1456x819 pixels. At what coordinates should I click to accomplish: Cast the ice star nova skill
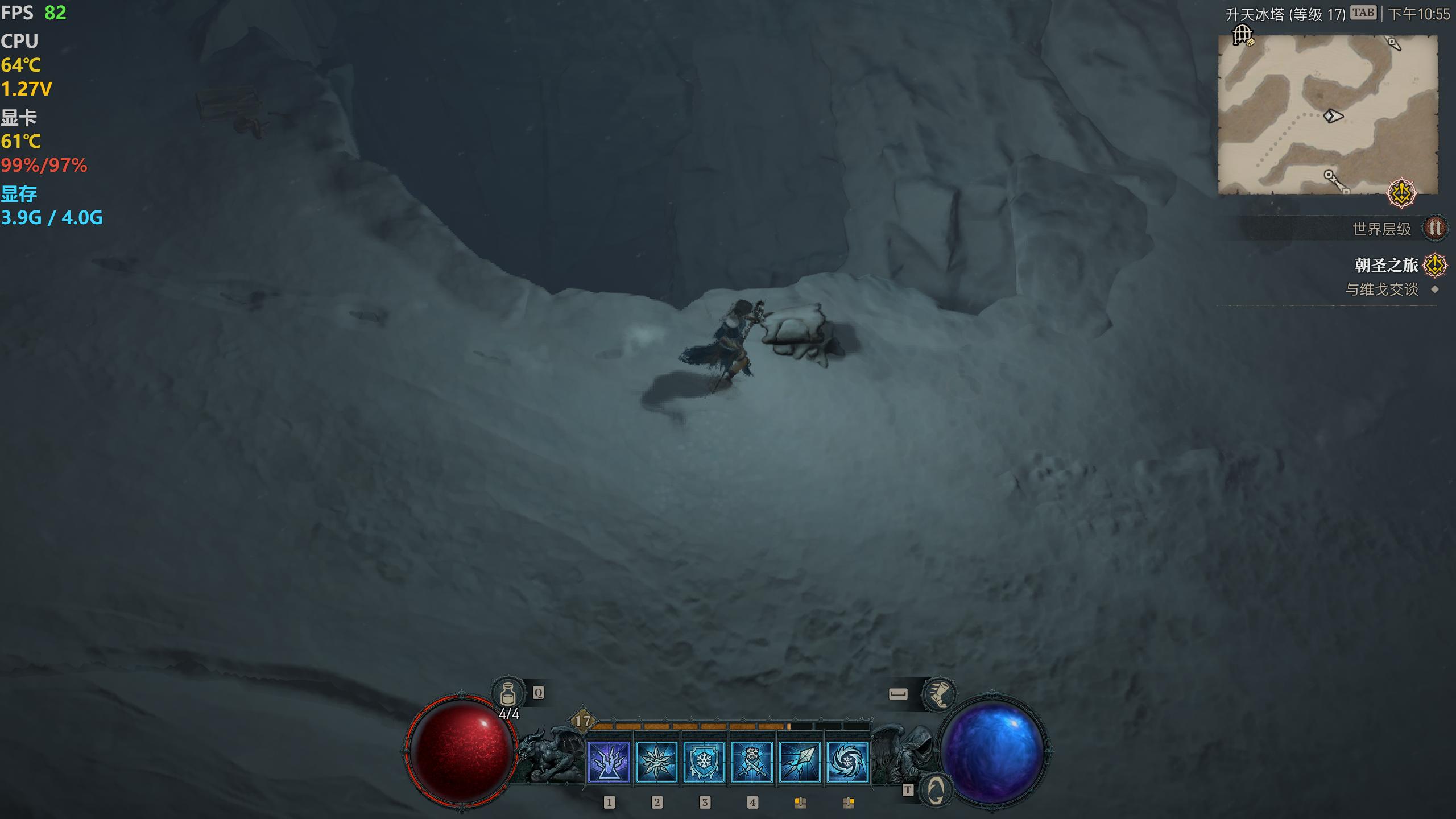pyautogui.click(x=656, y=762)
